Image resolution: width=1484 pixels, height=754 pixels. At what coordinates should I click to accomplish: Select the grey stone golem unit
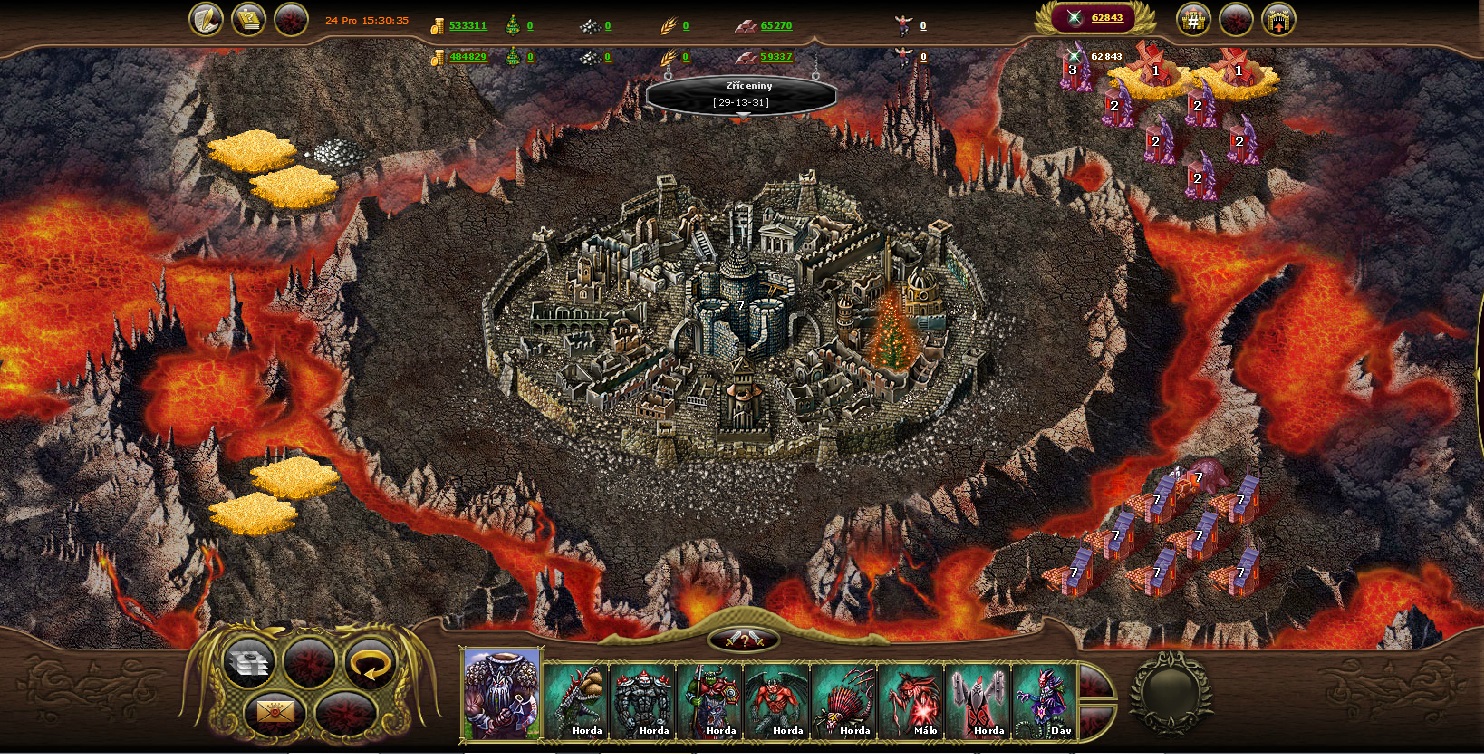coord(643,700)
